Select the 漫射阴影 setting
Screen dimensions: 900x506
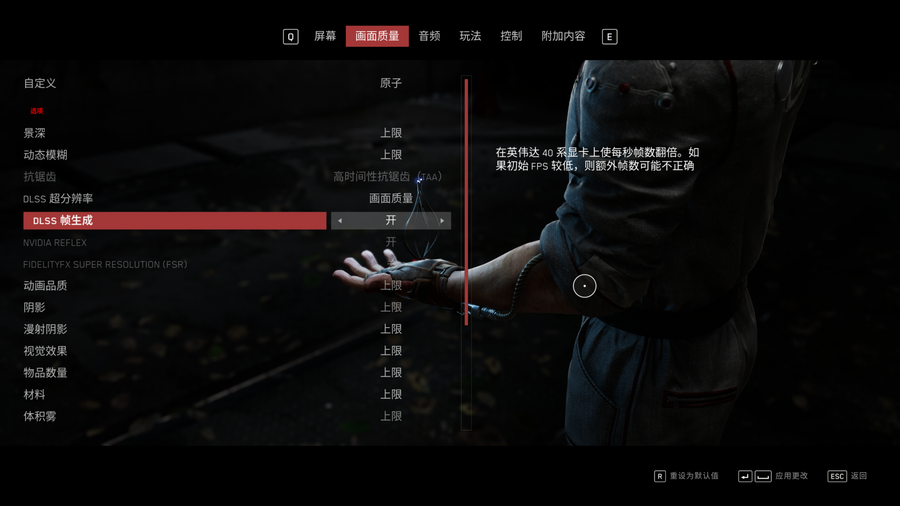46,329
